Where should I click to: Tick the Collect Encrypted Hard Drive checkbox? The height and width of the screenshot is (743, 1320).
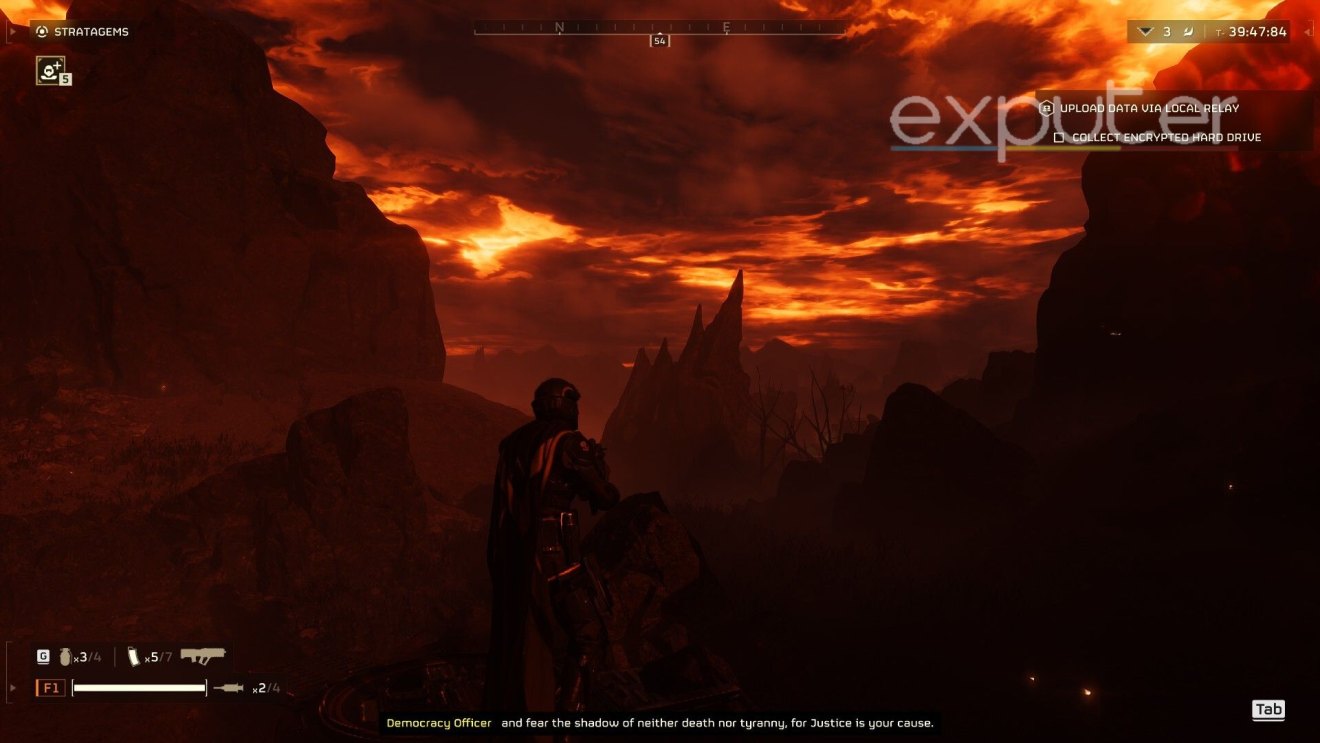pyautogui.click(x=1060, y=137)
